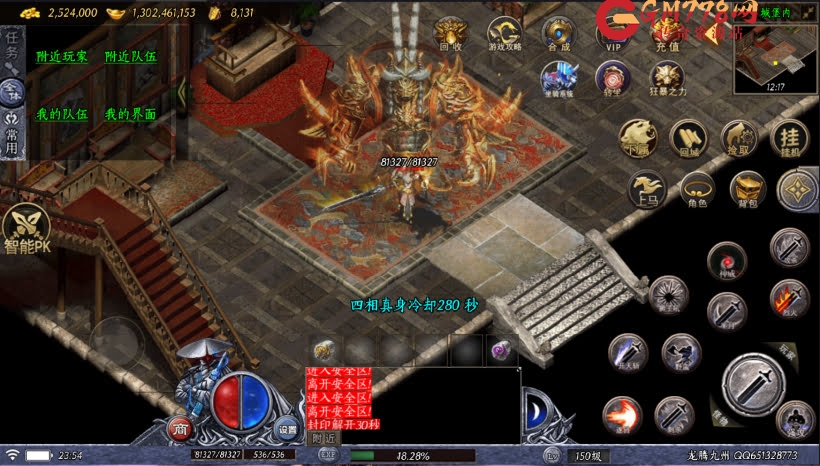The image size is (820, 466).
Task: Toggle the 智能PK smart PK mode
Action: (x=28, y=231)
